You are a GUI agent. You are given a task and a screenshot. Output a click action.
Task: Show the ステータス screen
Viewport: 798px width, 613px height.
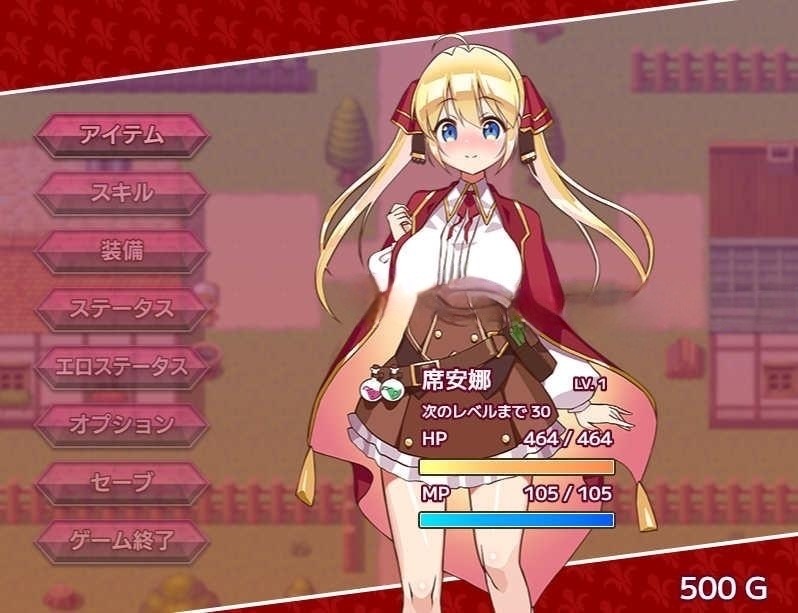point(122,308)
